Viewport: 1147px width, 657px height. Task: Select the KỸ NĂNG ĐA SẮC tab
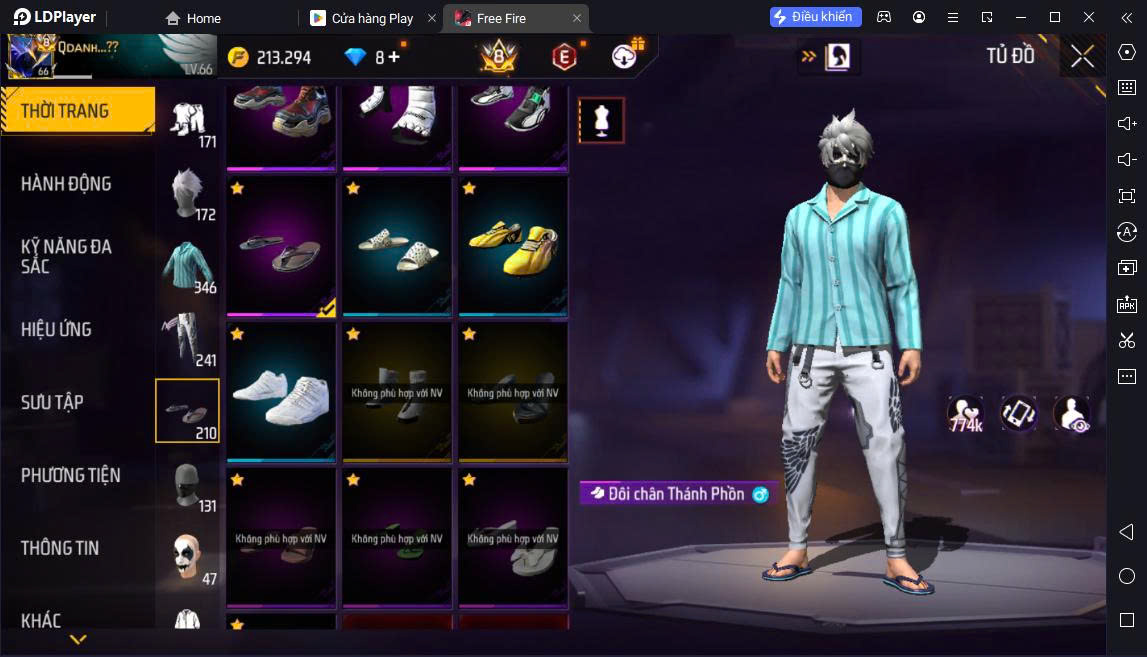point(66,256)
